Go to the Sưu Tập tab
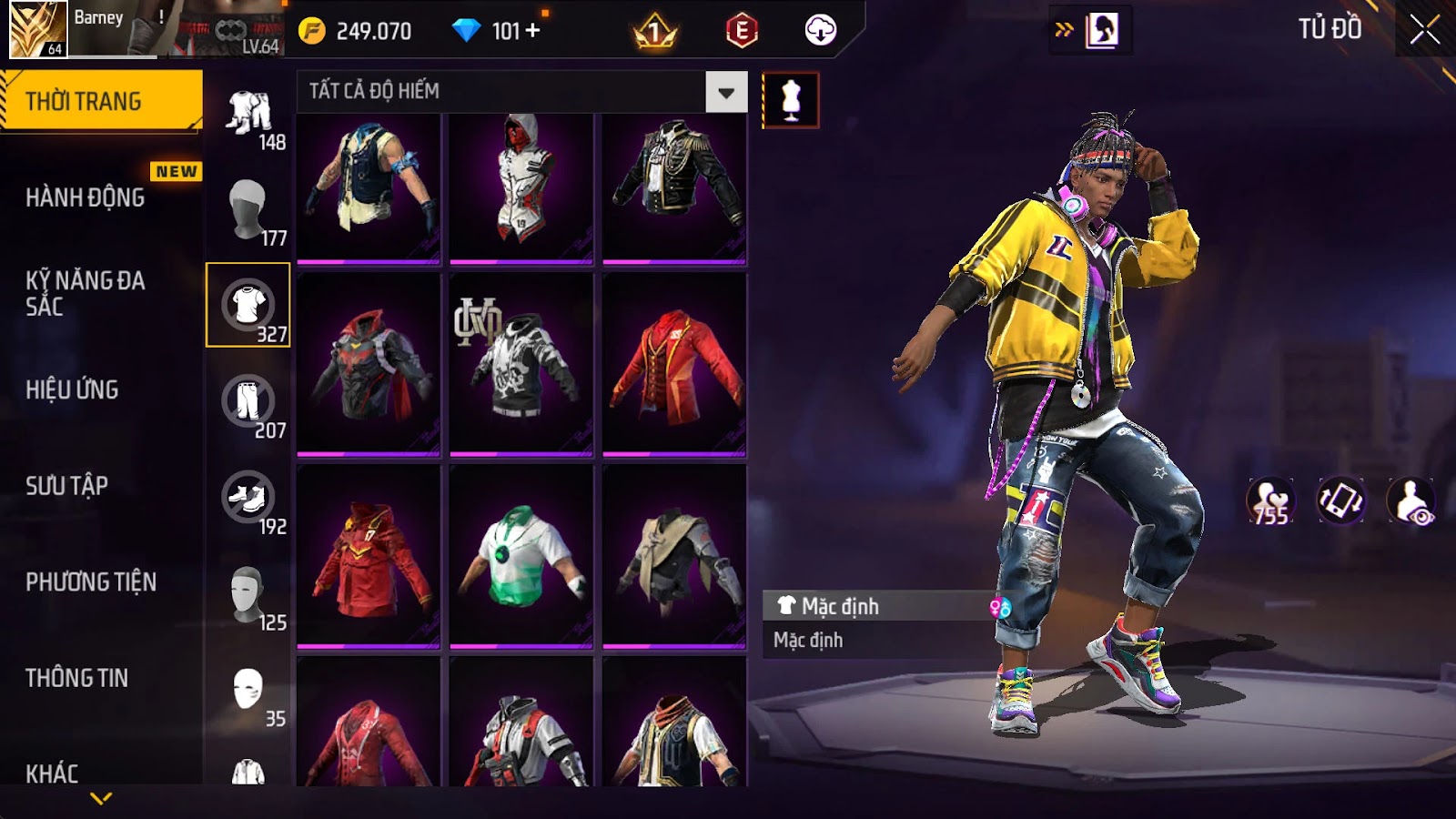Screen dimensions: 1456x819 pos(66,486)
